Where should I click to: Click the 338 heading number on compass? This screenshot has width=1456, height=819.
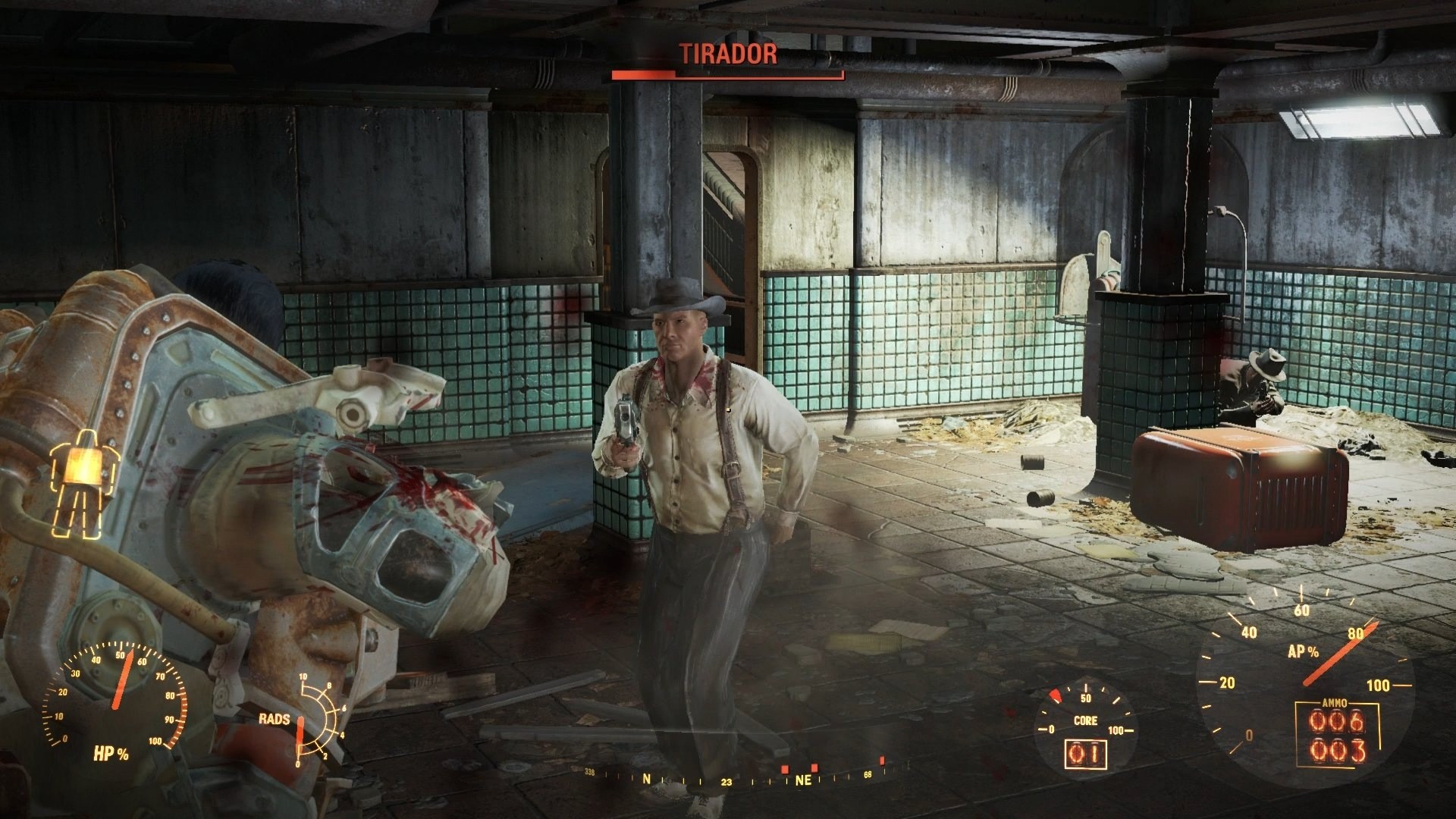pyautogui.click(x=590, y=772)
